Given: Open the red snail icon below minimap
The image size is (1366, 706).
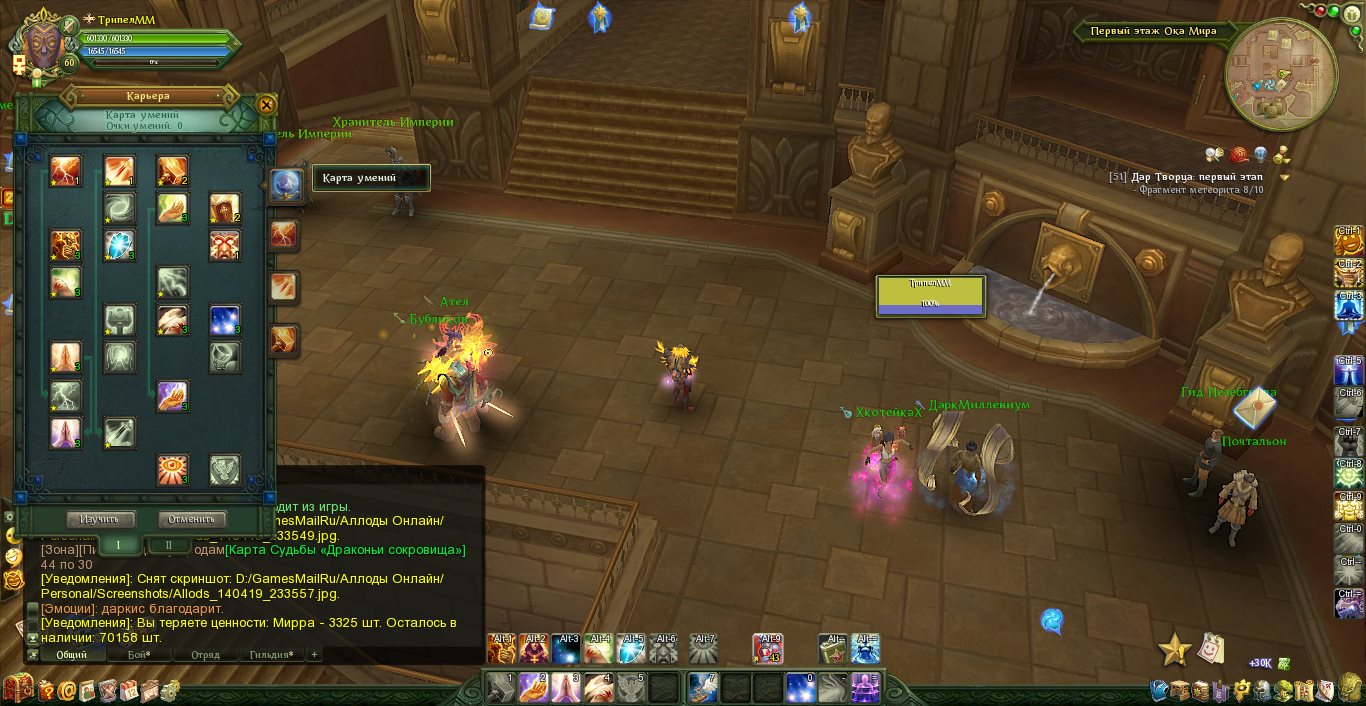Looking at the screenshot, I should (x=1239, y=155).
